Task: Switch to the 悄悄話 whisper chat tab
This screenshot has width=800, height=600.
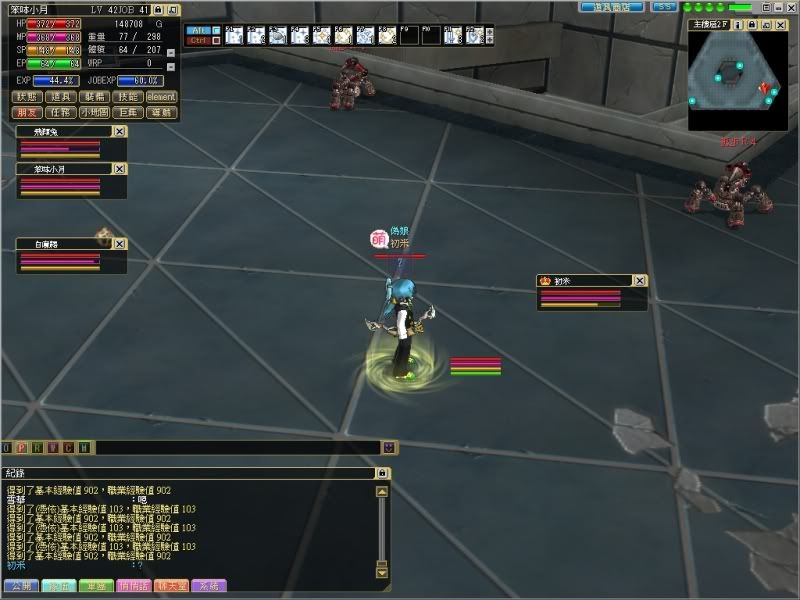Action: point(135,585)
